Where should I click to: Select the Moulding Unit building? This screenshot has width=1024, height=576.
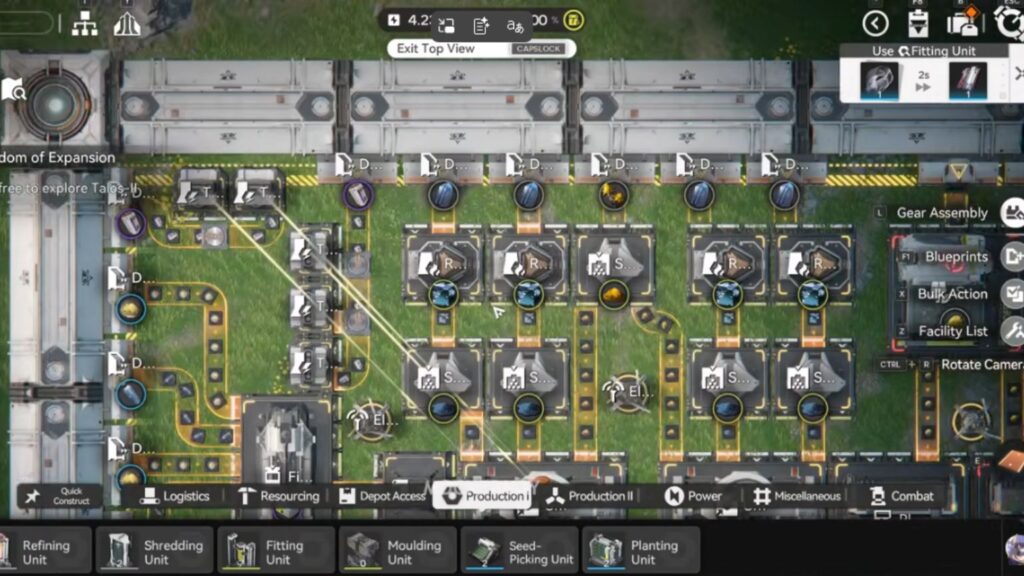click(398, 551)
